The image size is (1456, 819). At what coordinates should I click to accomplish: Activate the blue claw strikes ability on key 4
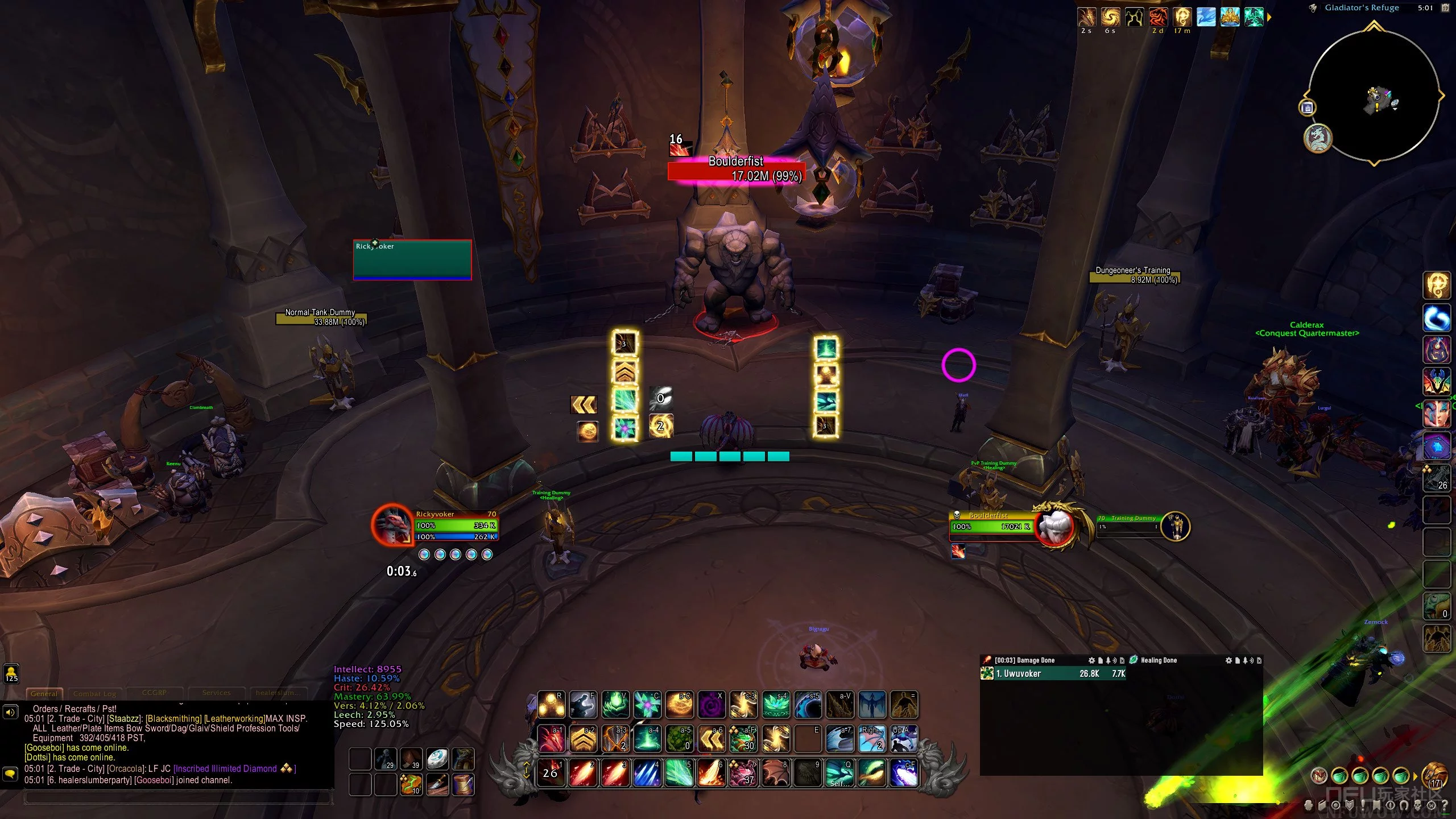(x=647, y=773)
